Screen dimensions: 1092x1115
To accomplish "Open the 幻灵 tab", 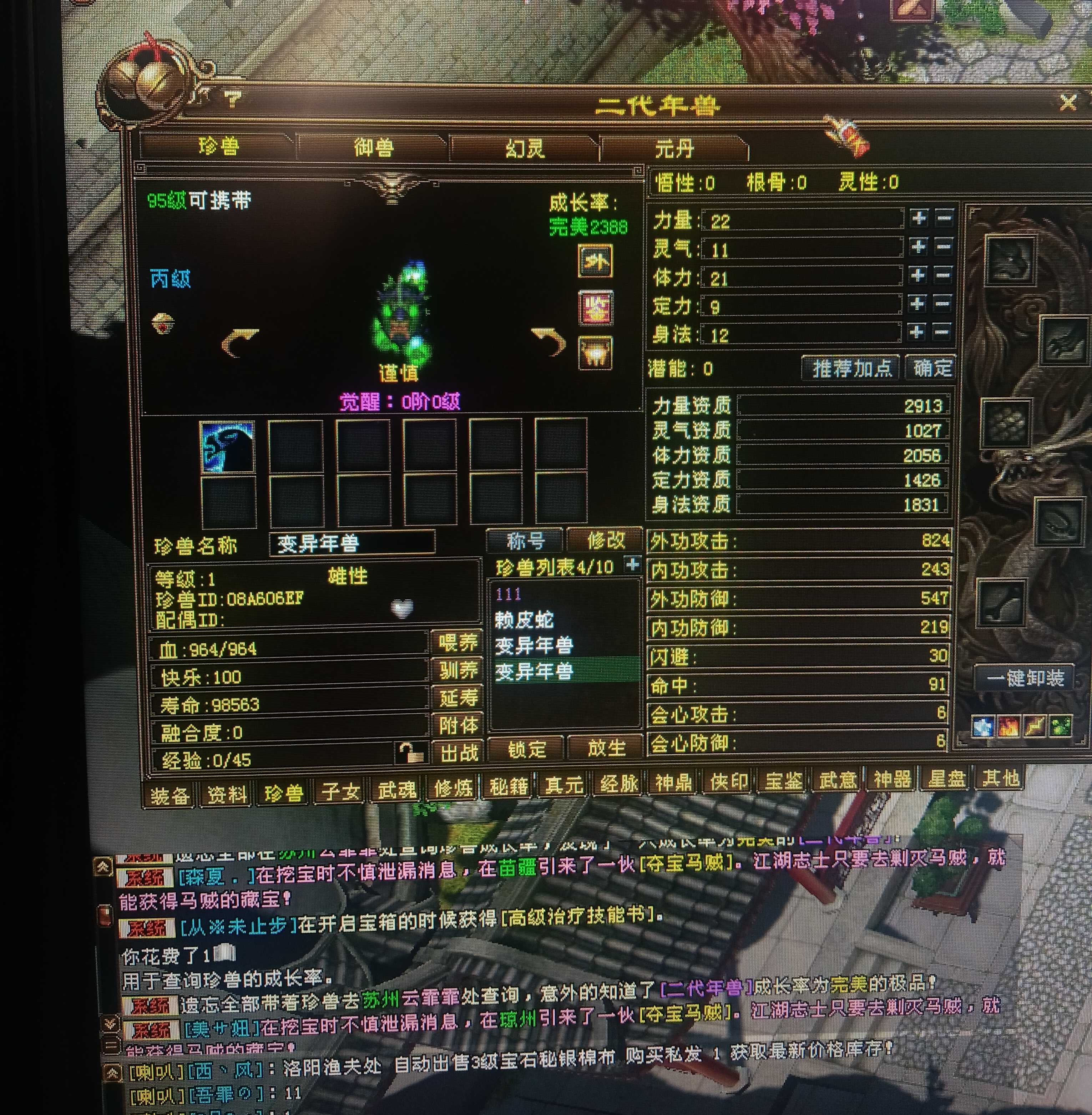I will [524, 148].
